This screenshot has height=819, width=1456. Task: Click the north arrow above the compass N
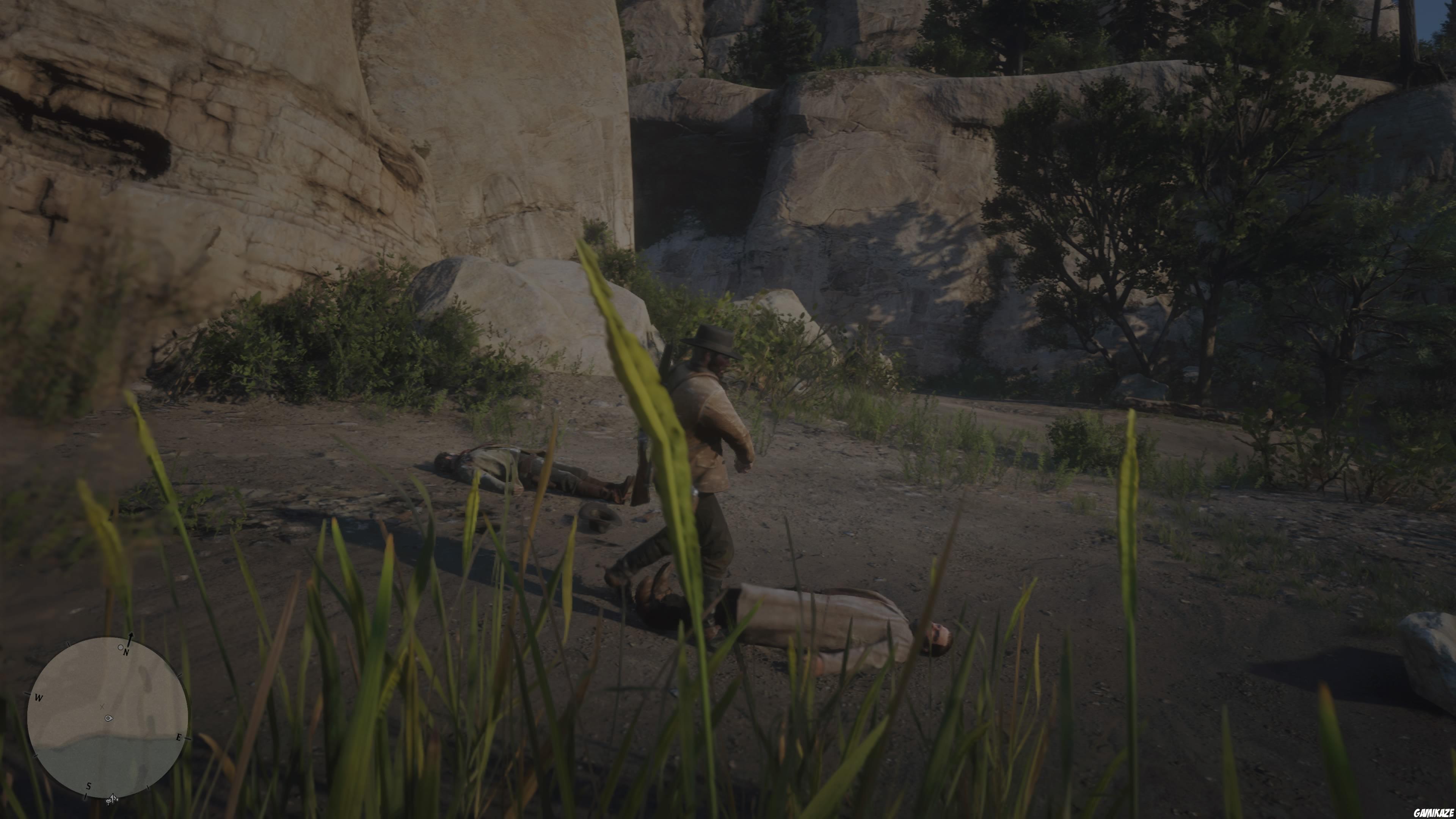pos(130,637)
